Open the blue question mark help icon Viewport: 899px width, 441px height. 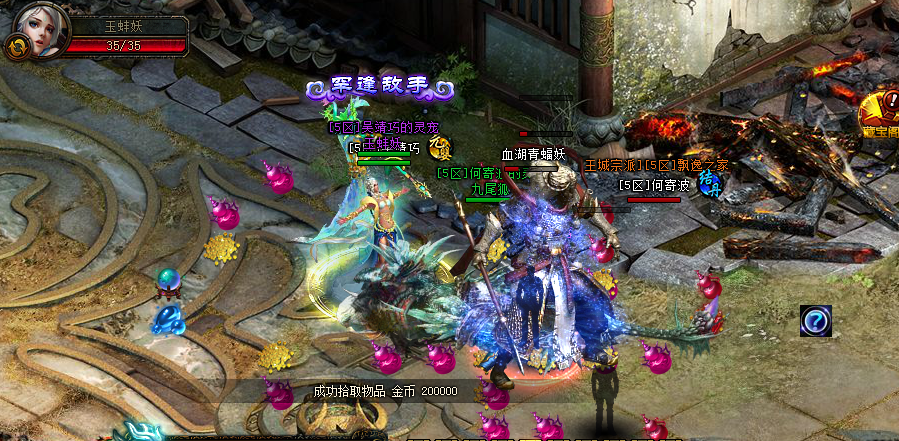point(816,321)
